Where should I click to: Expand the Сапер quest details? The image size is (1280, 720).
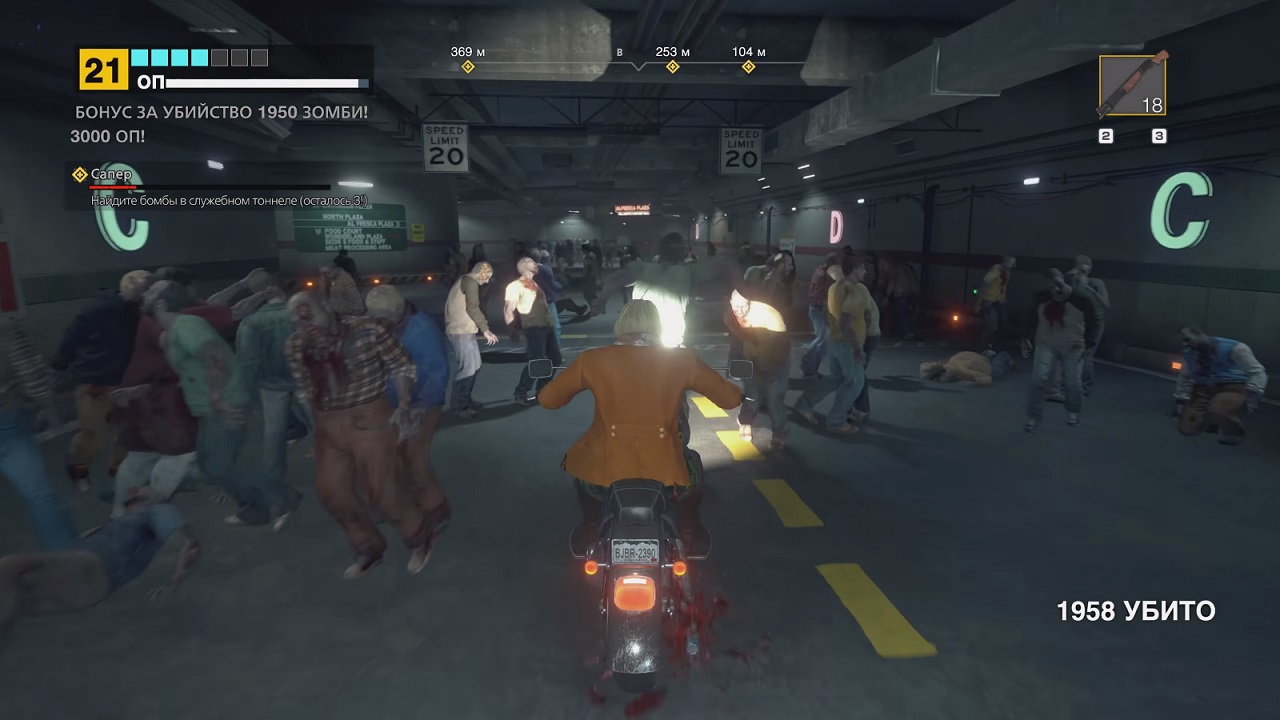coord(200,200)
